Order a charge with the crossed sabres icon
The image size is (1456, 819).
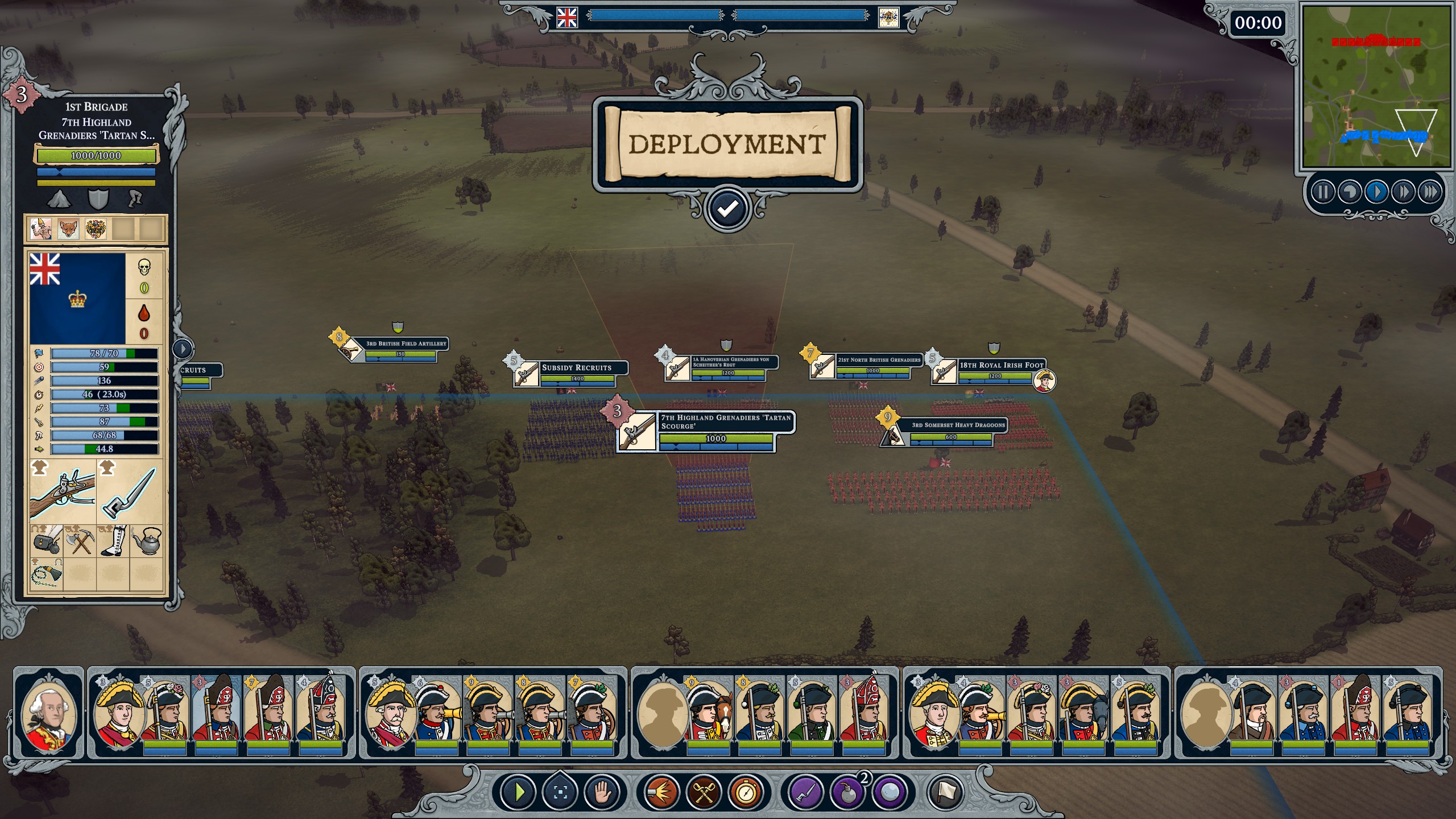click(704, 792)
